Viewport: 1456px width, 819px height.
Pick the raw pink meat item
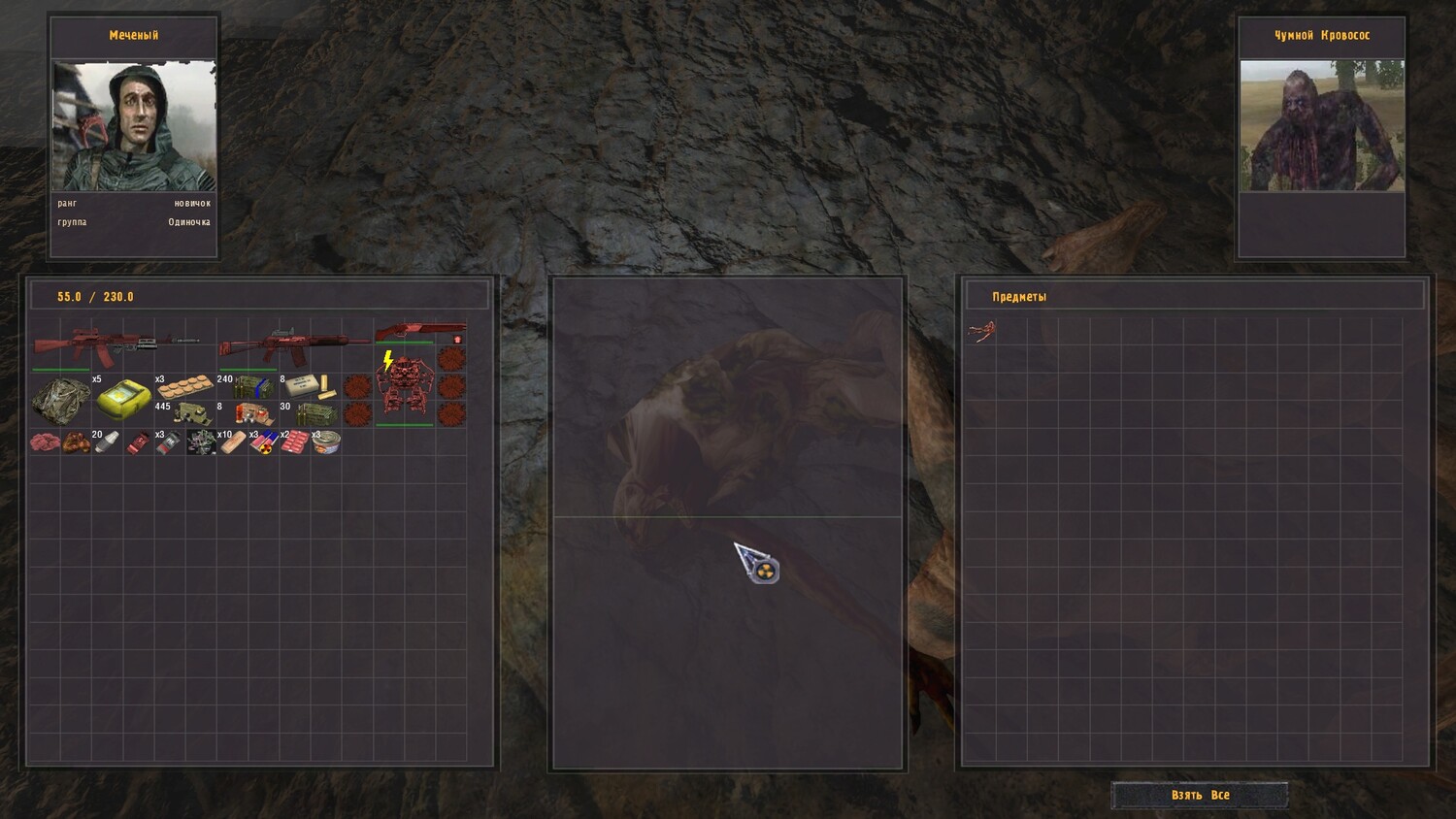pyautogui.click(x=45, y=442)
